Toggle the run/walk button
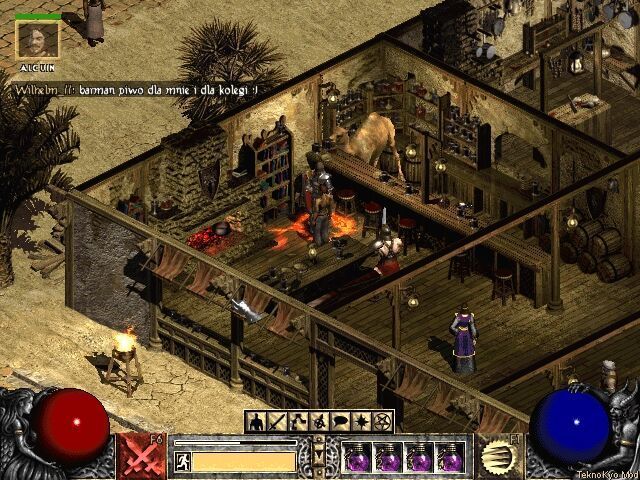 tap(182, 461)
